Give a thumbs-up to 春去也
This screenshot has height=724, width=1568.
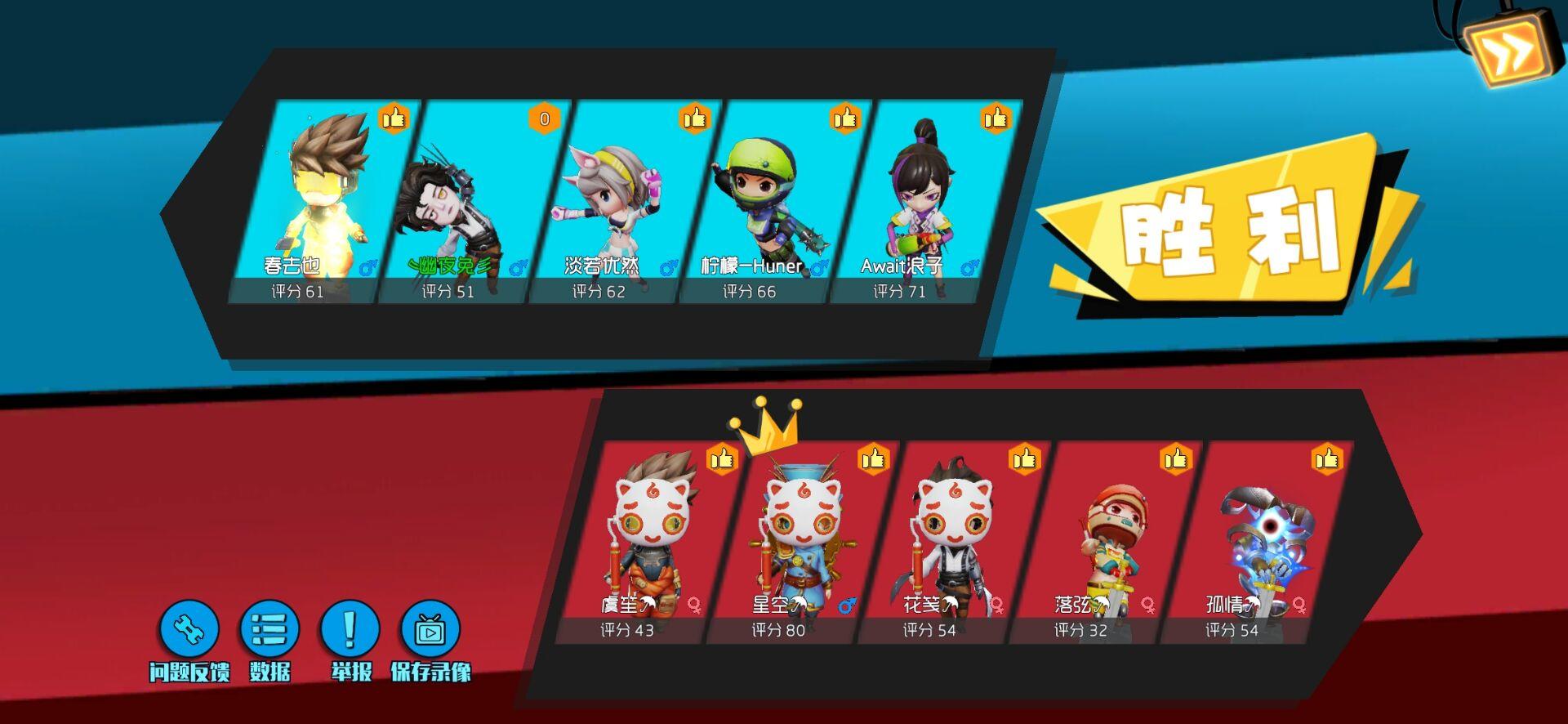393,119
